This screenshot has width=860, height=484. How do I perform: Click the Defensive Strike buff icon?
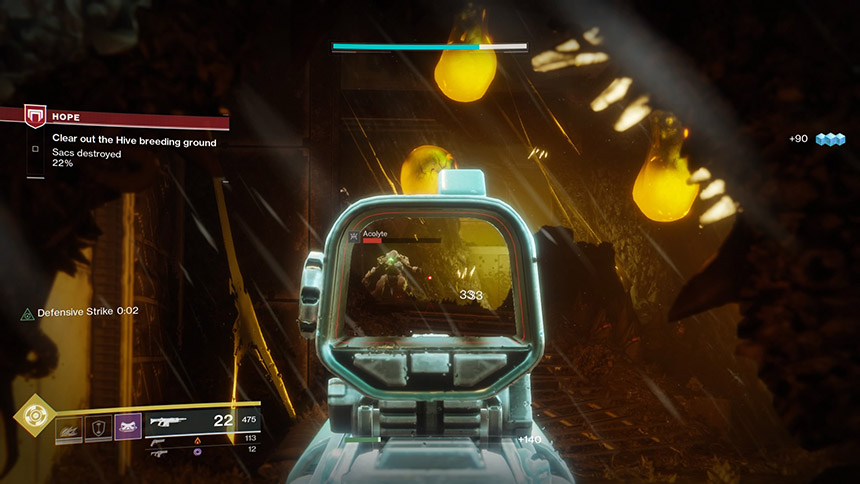[x=27, y=313]
